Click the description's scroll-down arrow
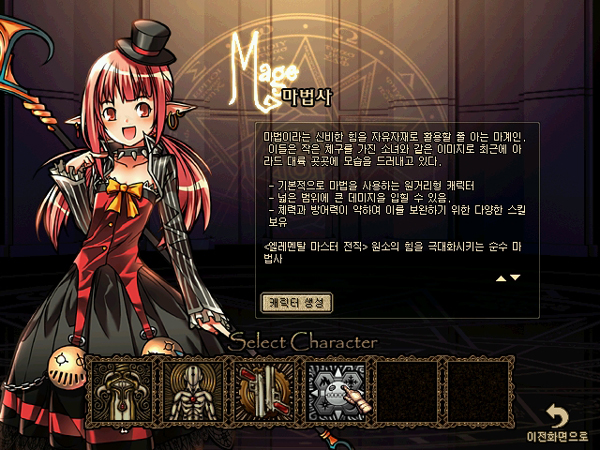 (x=515, y=278)
